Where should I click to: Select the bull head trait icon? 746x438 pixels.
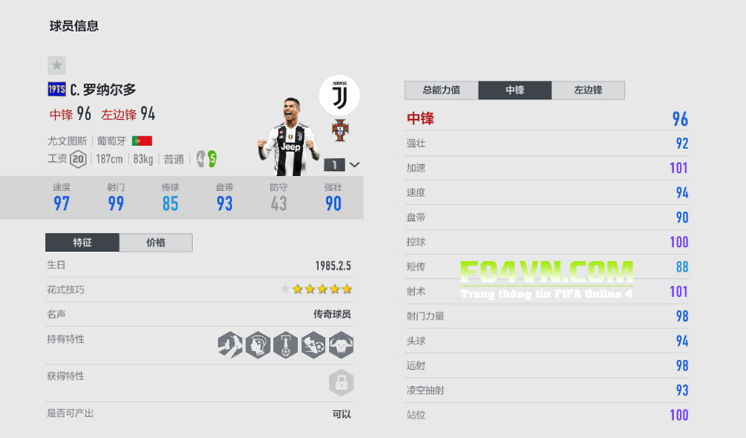pos(342,345)
